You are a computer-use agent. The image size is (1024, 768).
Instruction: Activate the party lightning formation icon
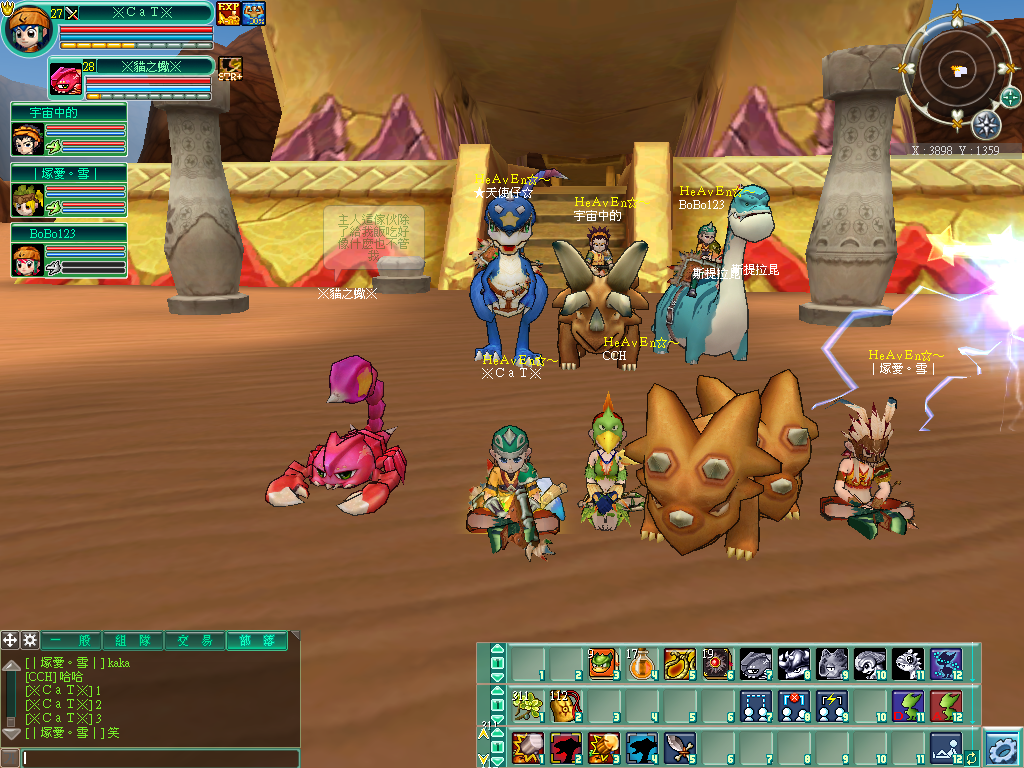click(x=831, y=706)
